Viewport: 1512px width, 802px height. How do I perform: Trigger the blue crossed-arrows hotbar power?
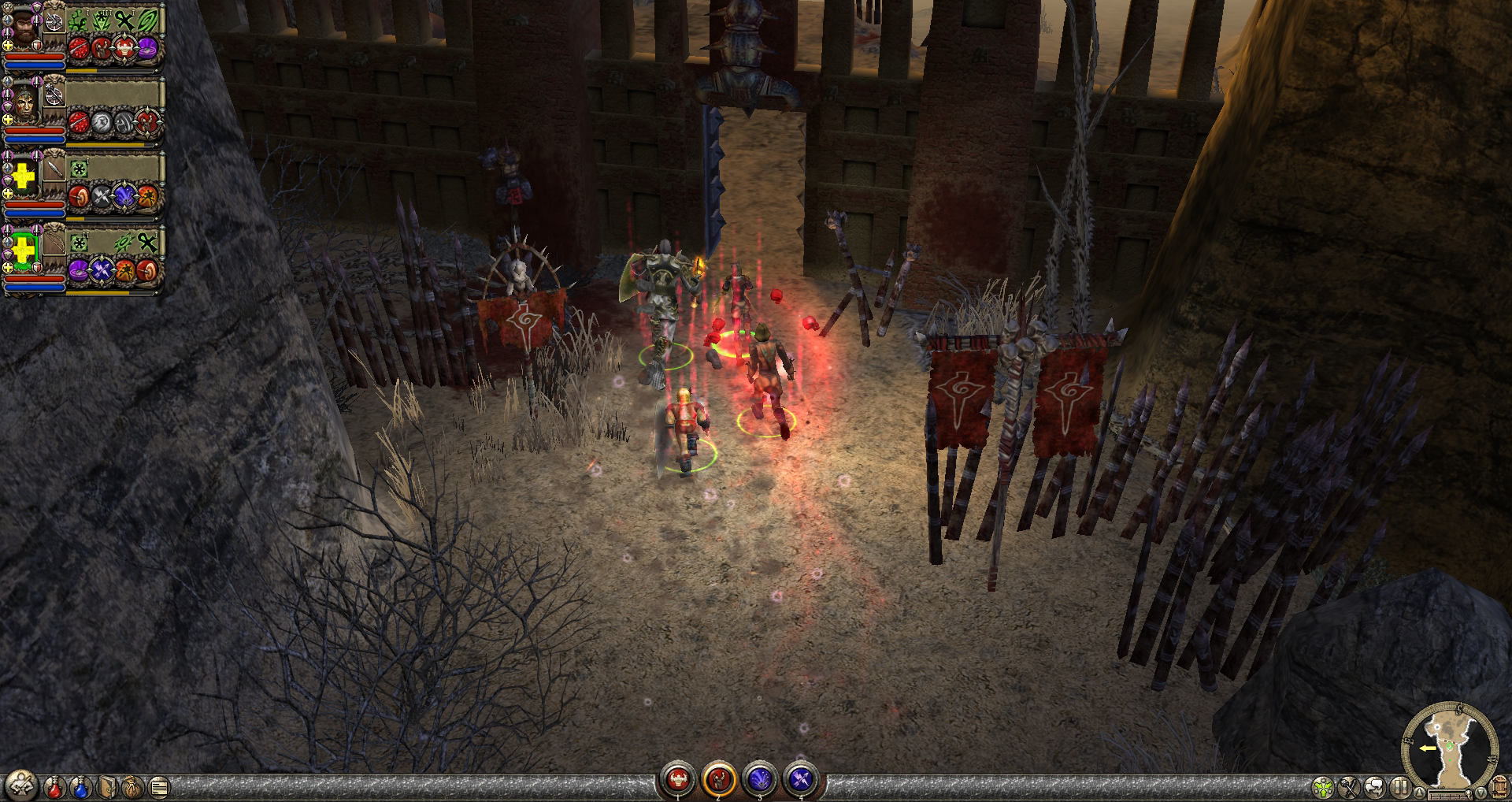click(x=801, y=780)
